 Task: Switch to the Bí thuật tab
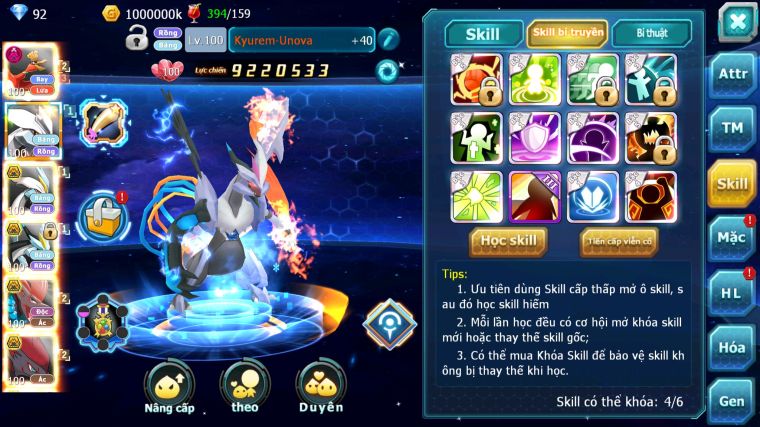[x=650, y=34]
